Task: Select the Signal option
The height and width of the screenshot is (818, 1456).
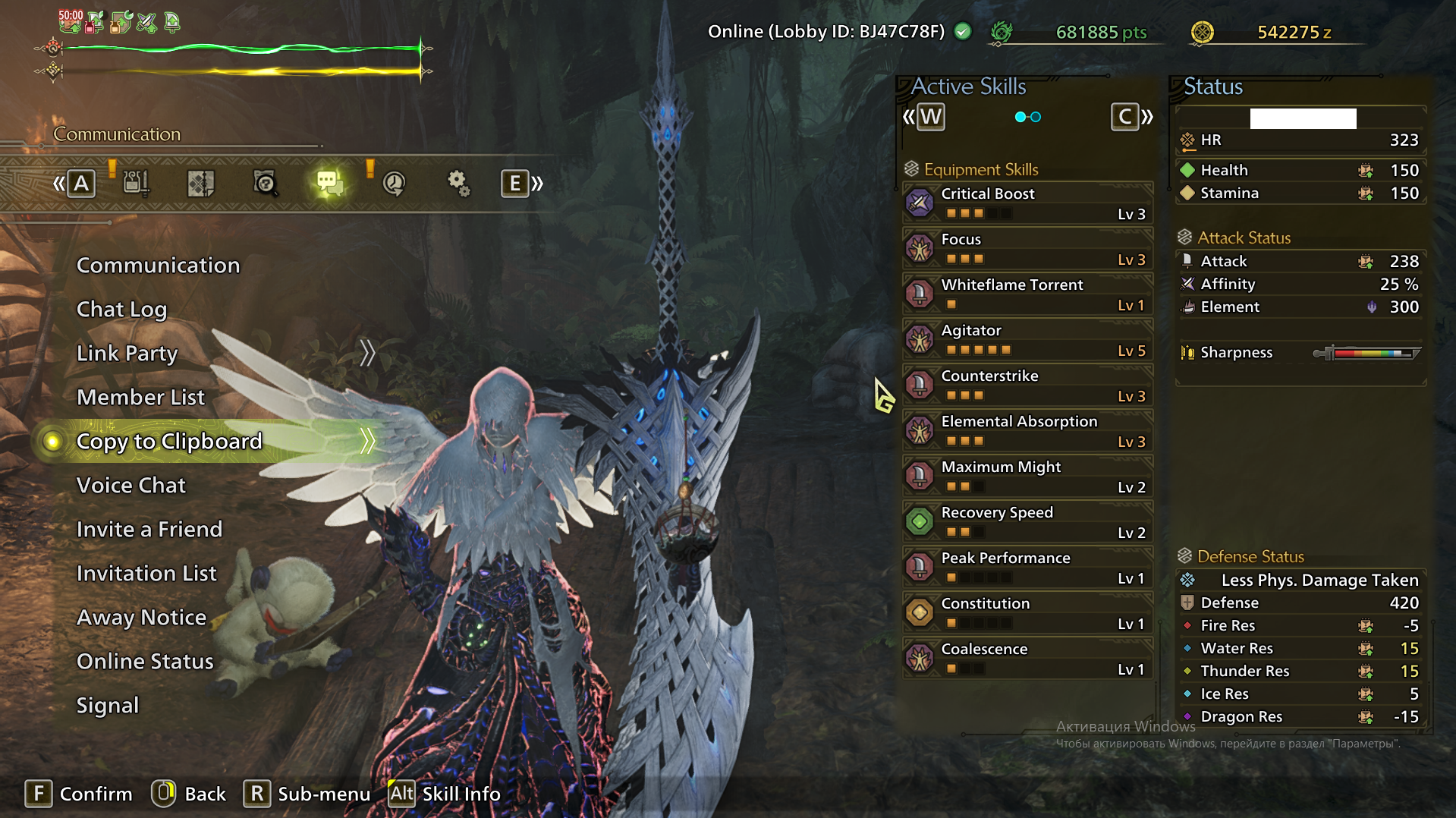Action: click(108, 706)
